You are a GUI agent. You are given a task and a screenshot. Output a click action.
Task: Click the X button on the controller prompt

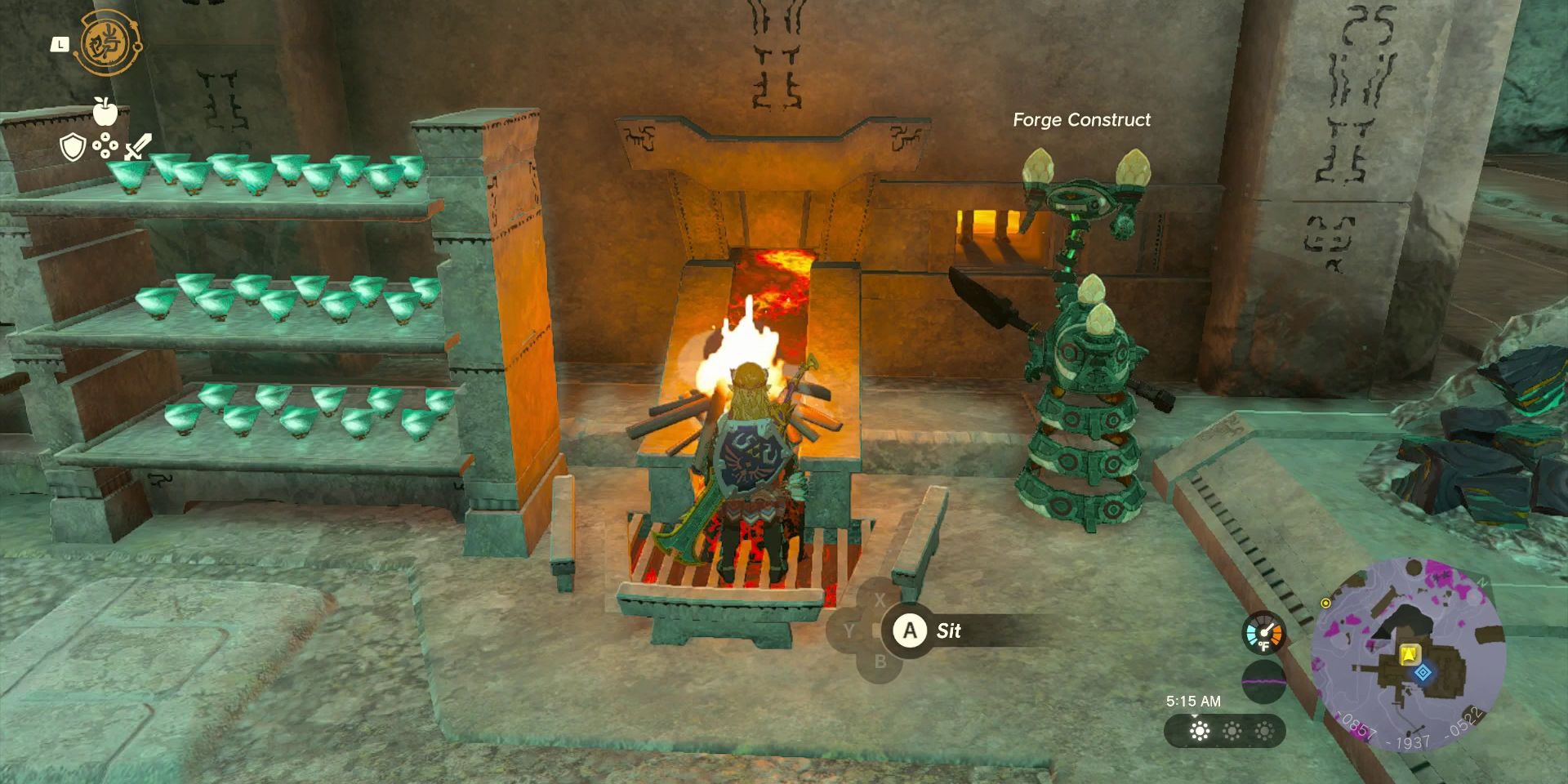coord(880,602)
